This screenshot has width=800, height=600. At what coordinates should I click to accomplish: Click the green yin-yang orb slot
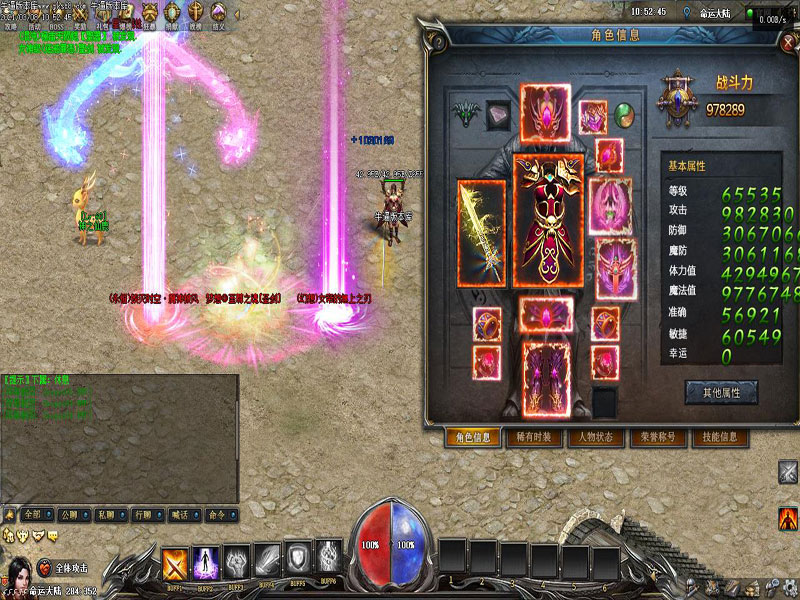click(624, 113)
